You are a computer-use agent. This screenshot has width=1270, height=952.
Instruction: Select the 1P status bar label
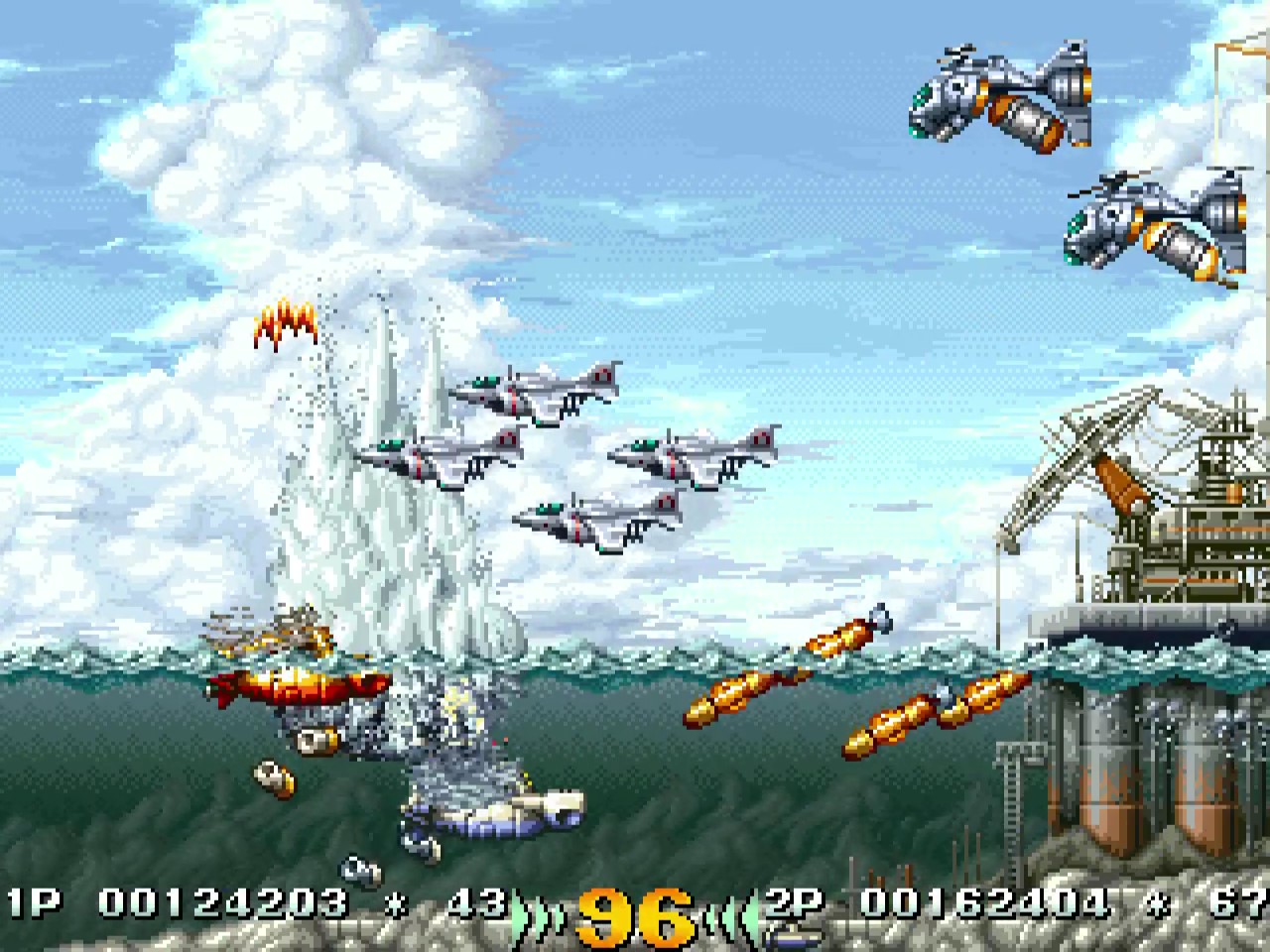click(30, 904)
